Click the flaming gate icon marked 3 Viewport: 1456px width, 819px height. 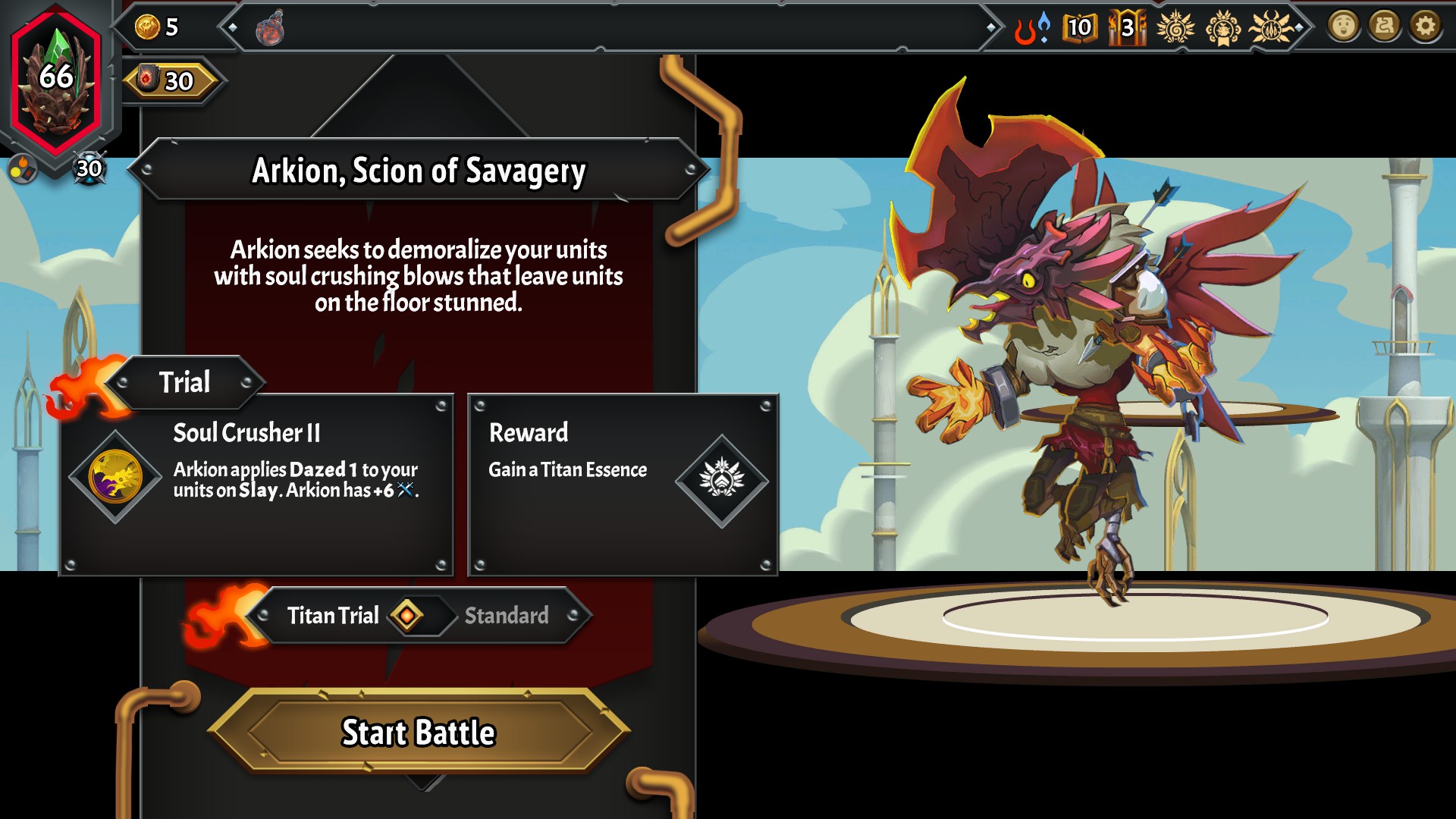(x=1127, y=28)
